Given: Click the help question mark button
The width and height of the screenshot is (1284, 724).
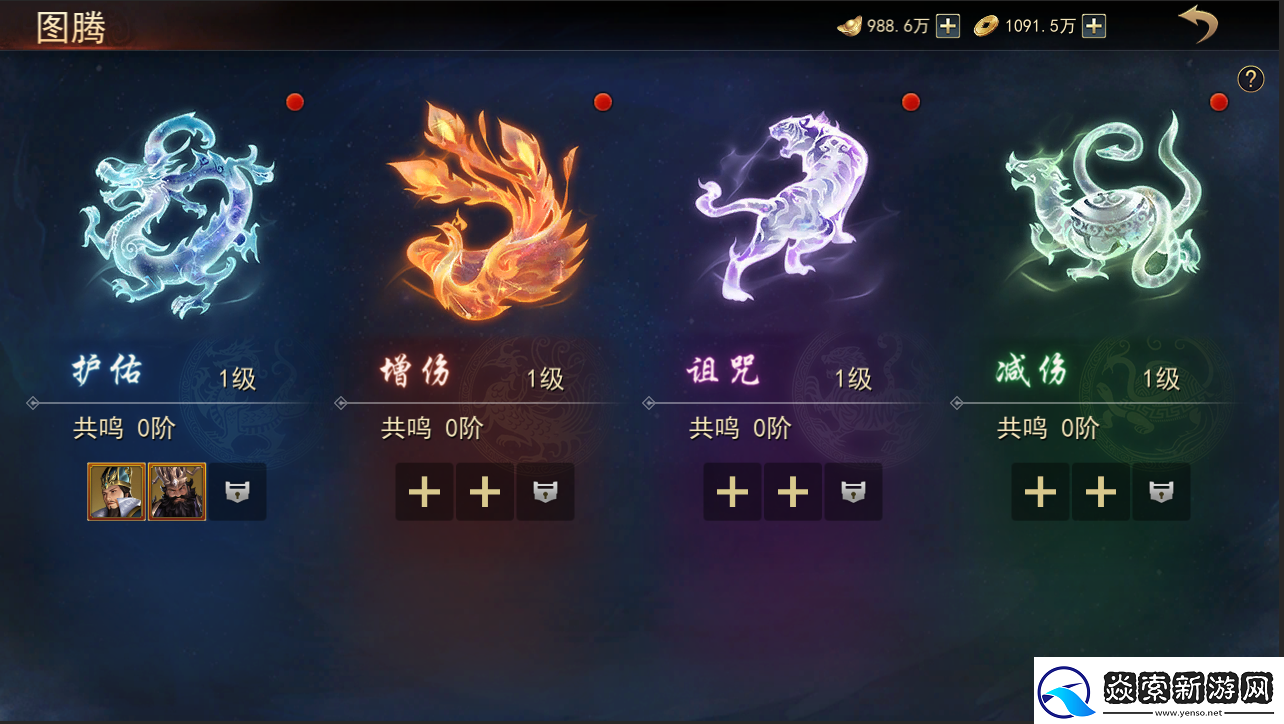Looking at the screenshot, I should click(1250, 78).
